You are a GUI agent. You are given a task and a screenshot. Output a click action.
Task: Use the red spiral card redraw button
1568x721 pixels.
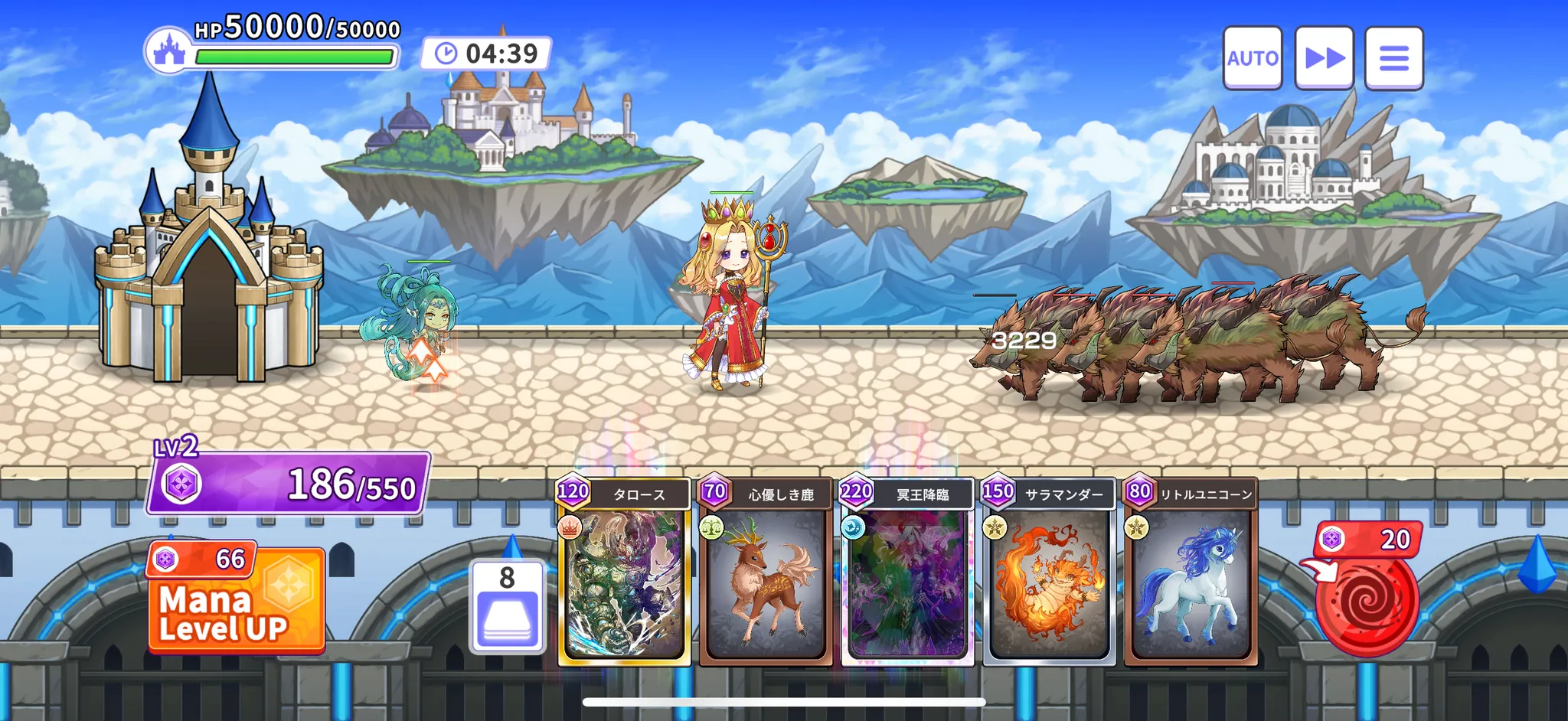pyautogui.click(x=1367, y=601)
